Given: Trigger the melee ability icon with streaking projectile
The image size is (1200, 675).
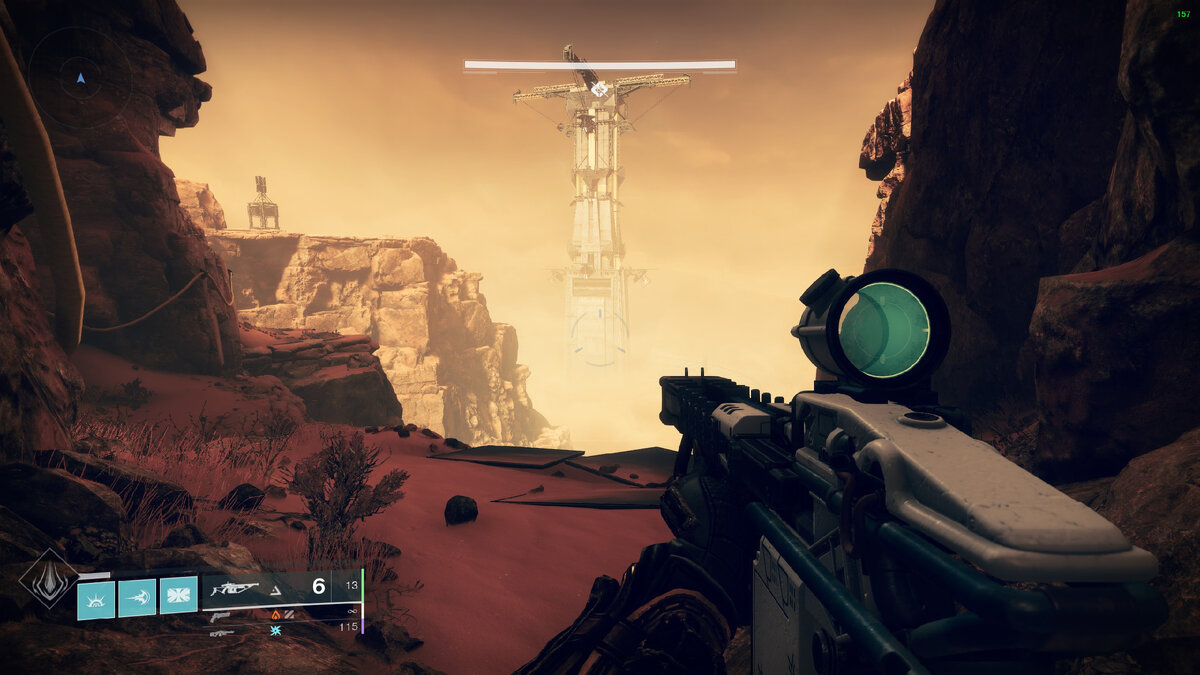Looking at the screenshot, I should (137, 598).
